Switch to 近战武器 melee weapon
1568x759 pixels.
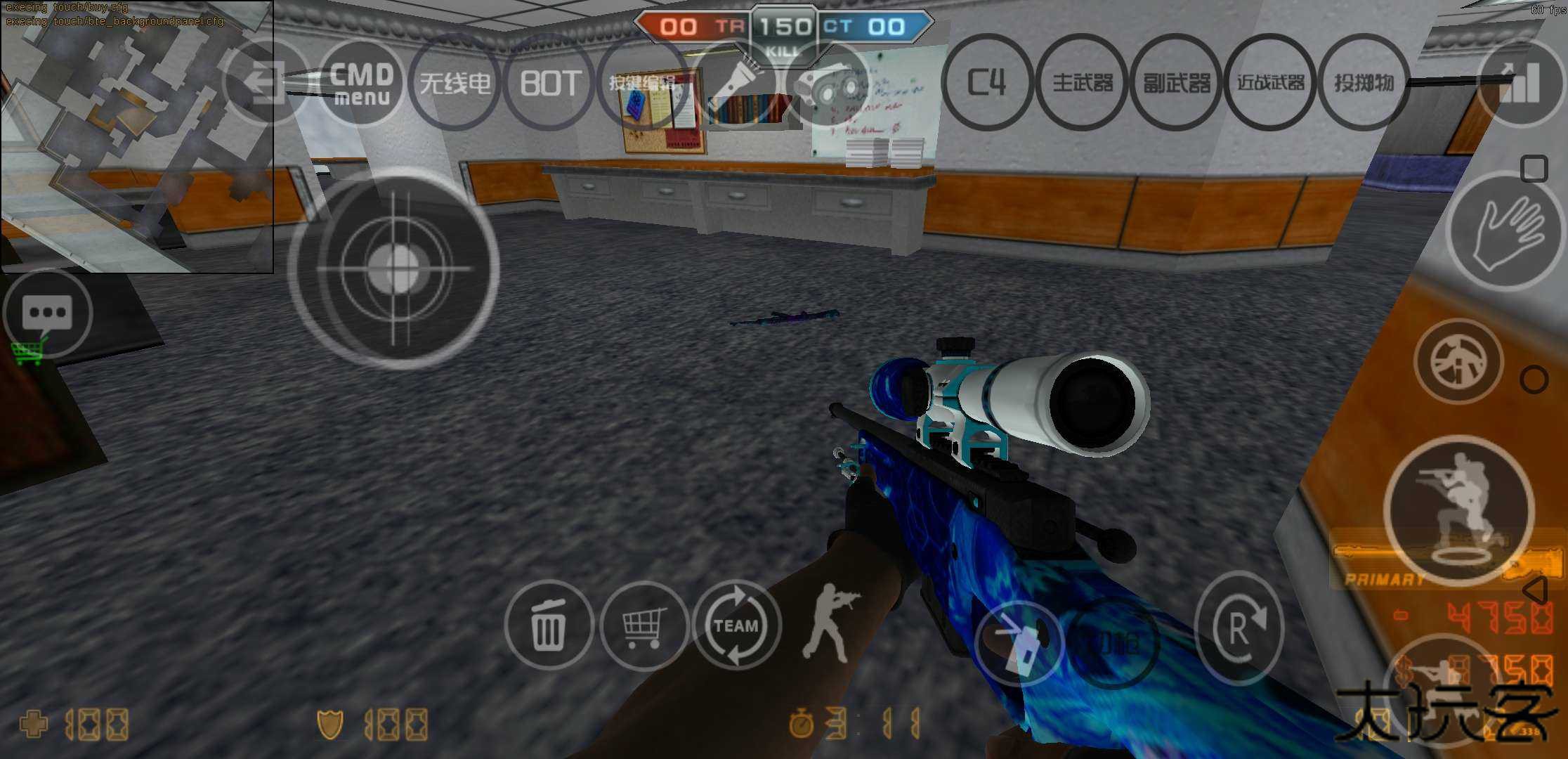1271,83
